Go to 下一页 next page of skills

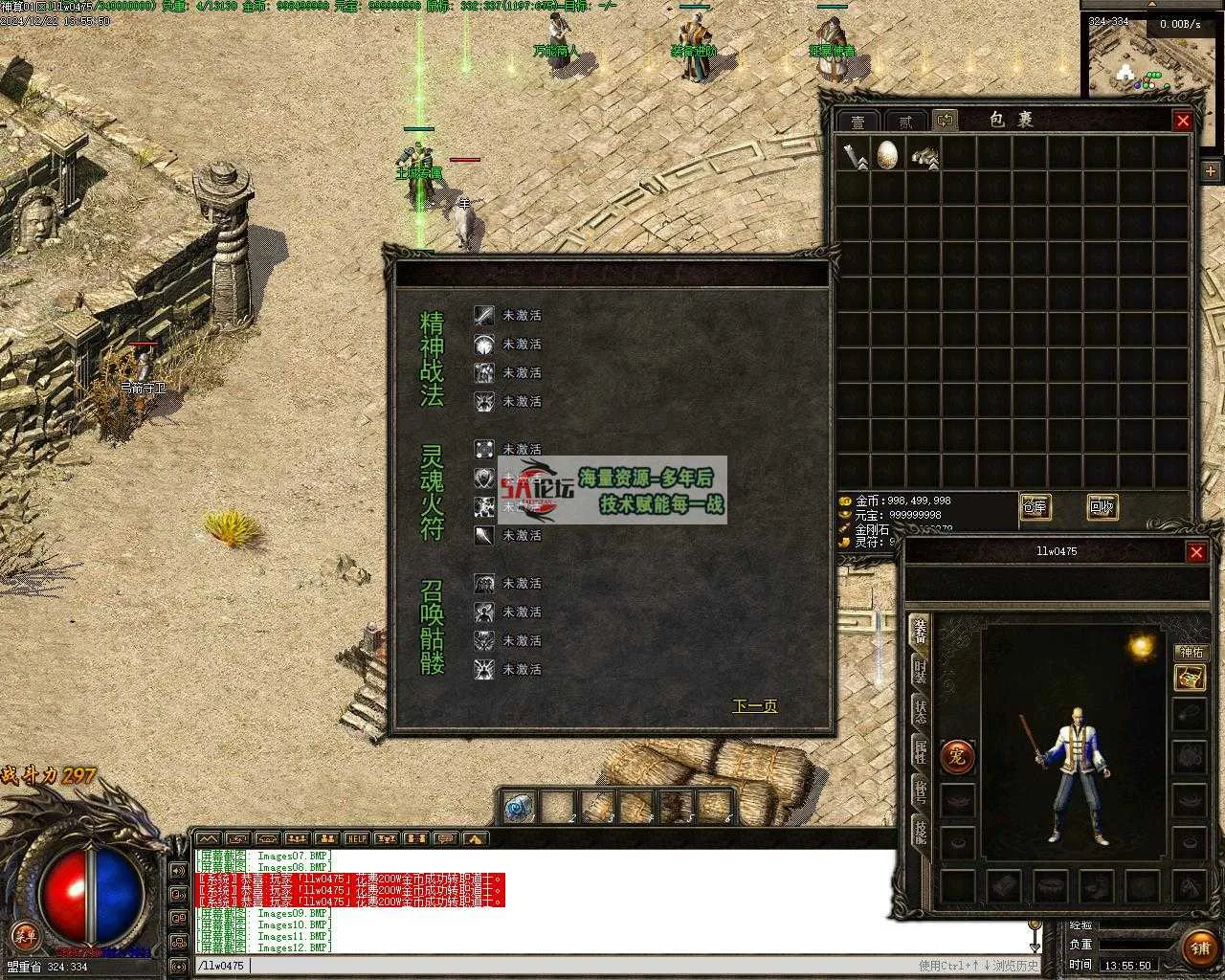[754, 706]
